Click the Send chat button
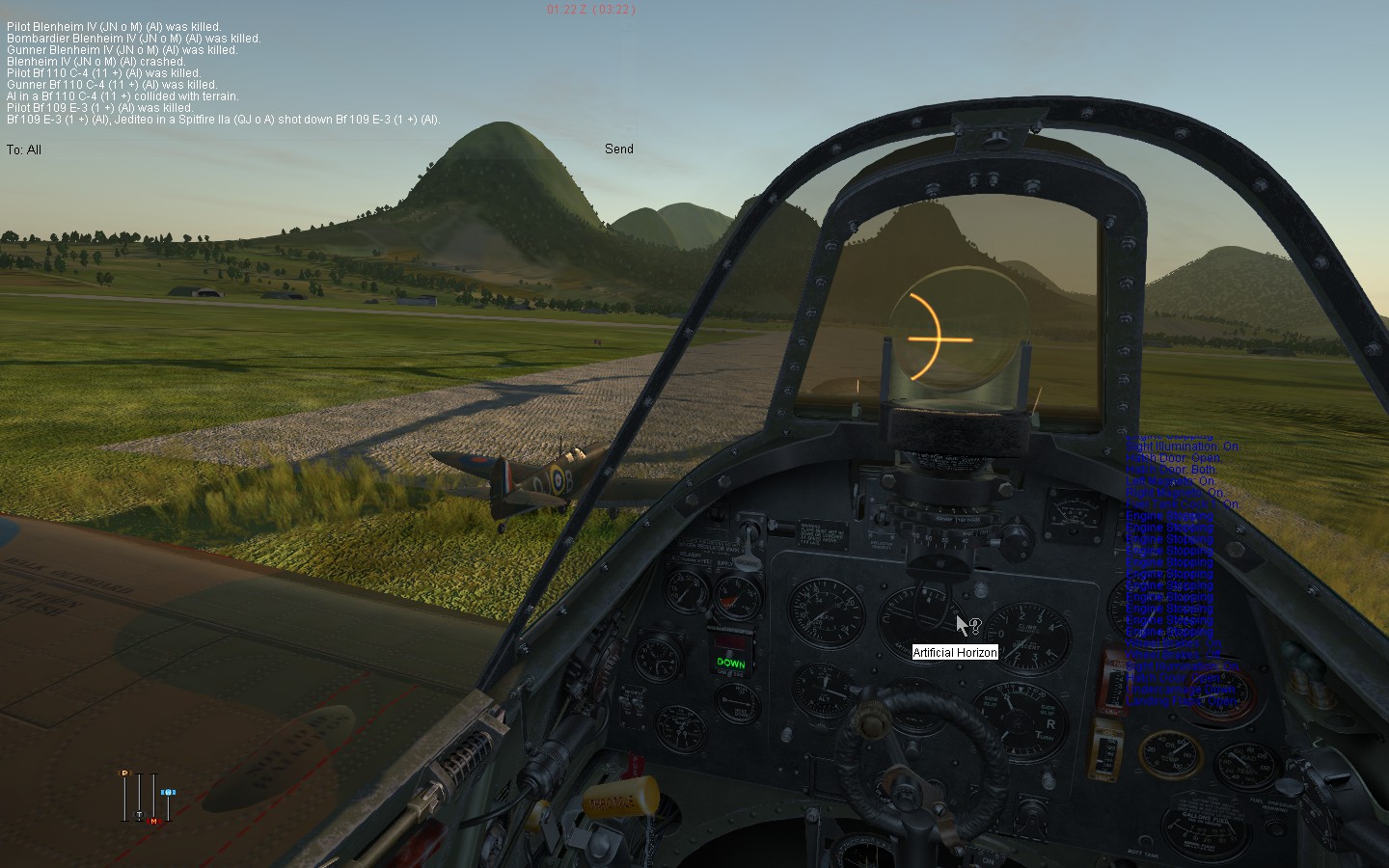The height and width of the screenshot is (868, 1389). [x=619, y=149]
